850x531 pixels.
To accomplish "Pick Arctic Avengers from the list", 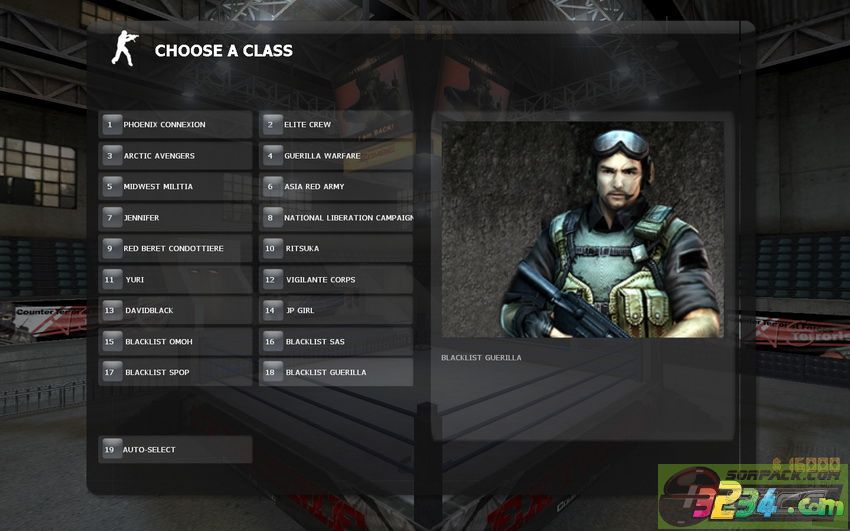I will click(175, 156).
